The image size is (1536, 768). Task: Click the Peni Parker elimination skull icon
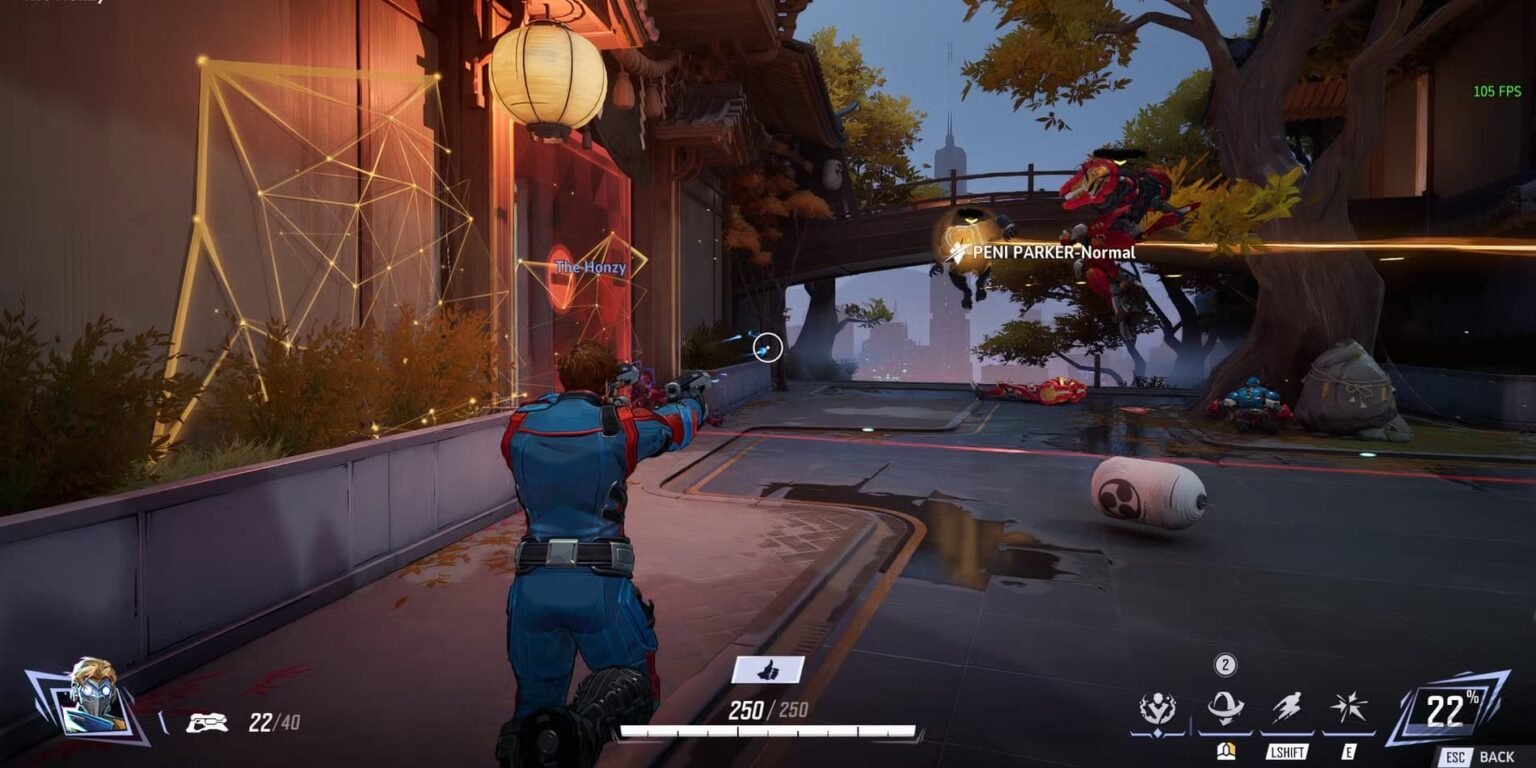(954, 252)
